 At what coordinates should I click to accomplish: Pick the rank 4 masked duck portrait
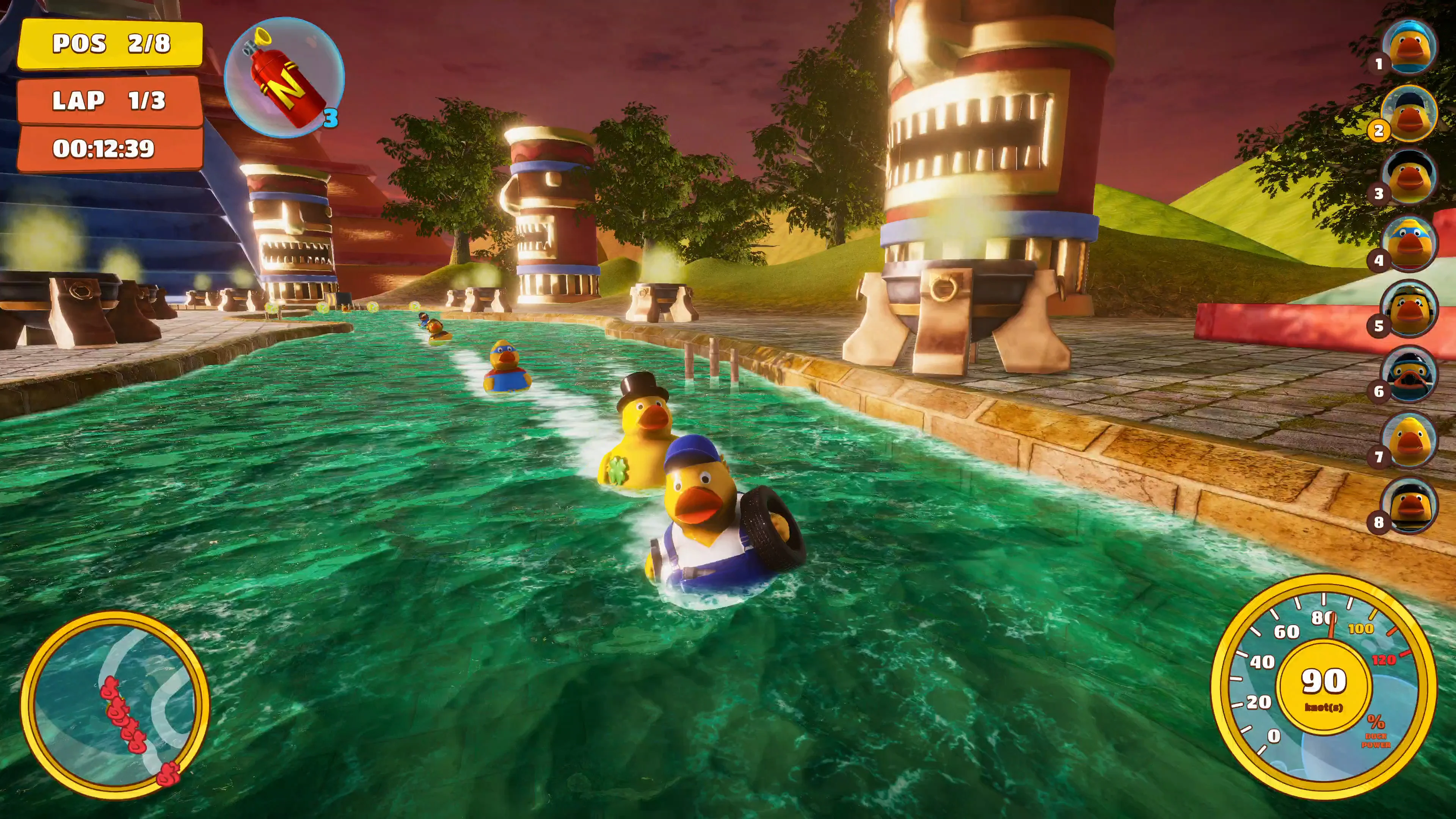pos(1409,243)
